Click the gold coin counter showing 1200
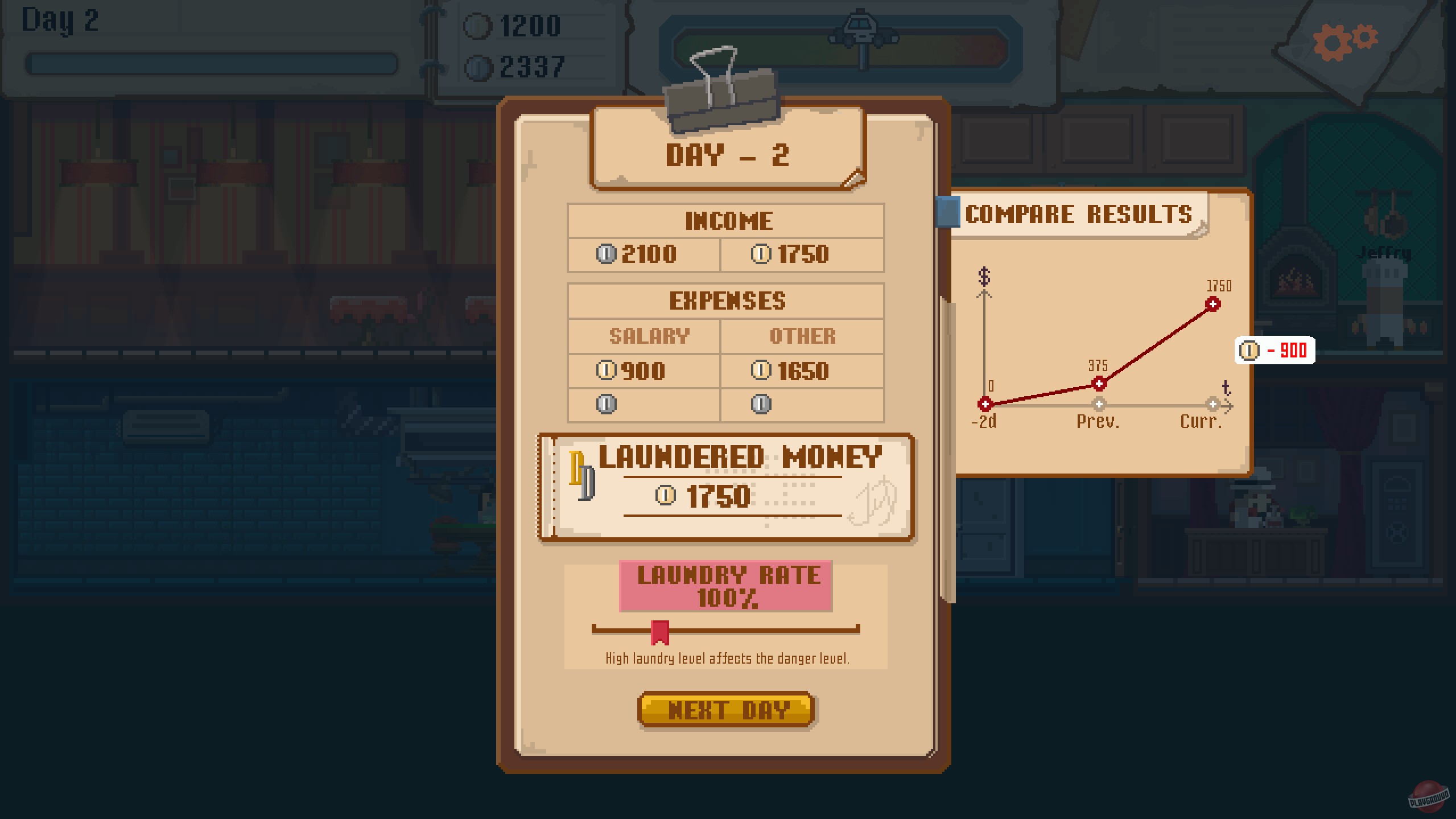The height and width of the screenshot is (819, 1456). (x=515, y=24)
